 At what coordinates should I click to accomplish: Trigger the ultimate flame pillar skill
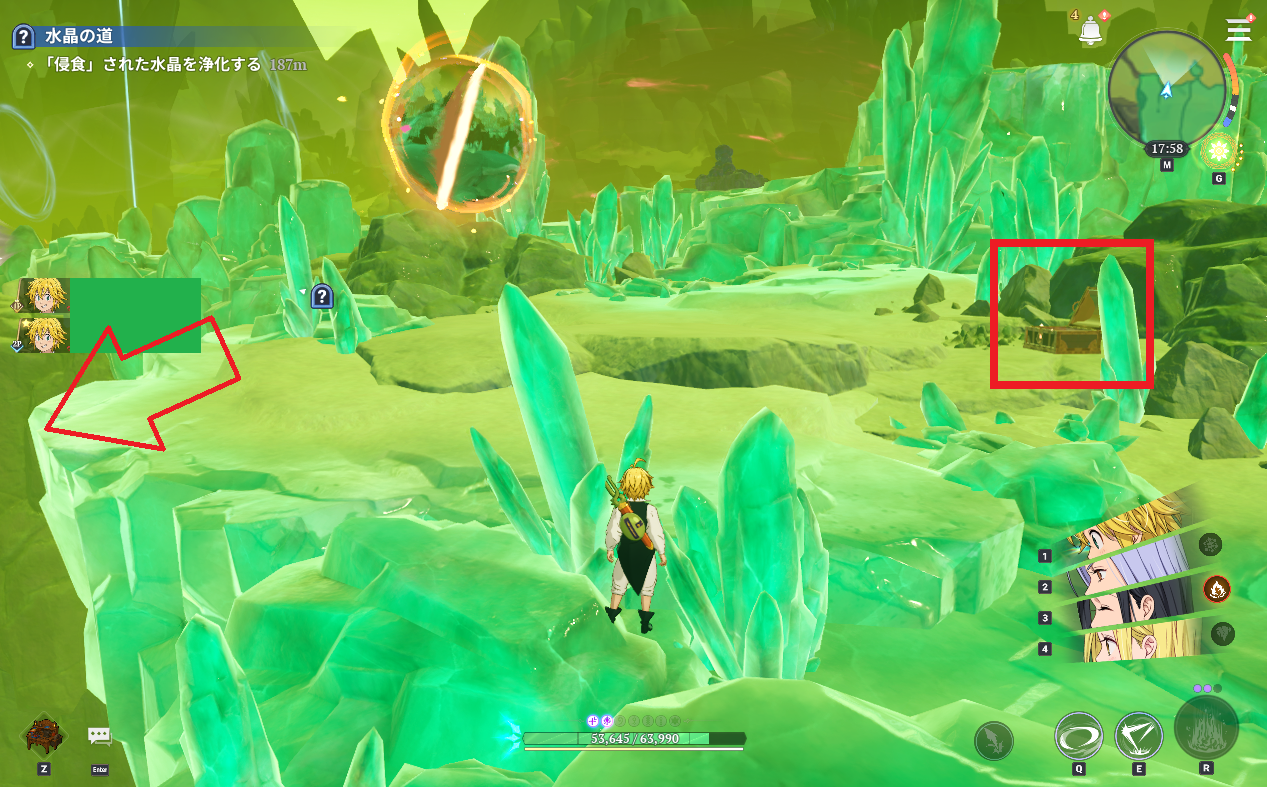pyautogui.click(x=1206, y=728)
